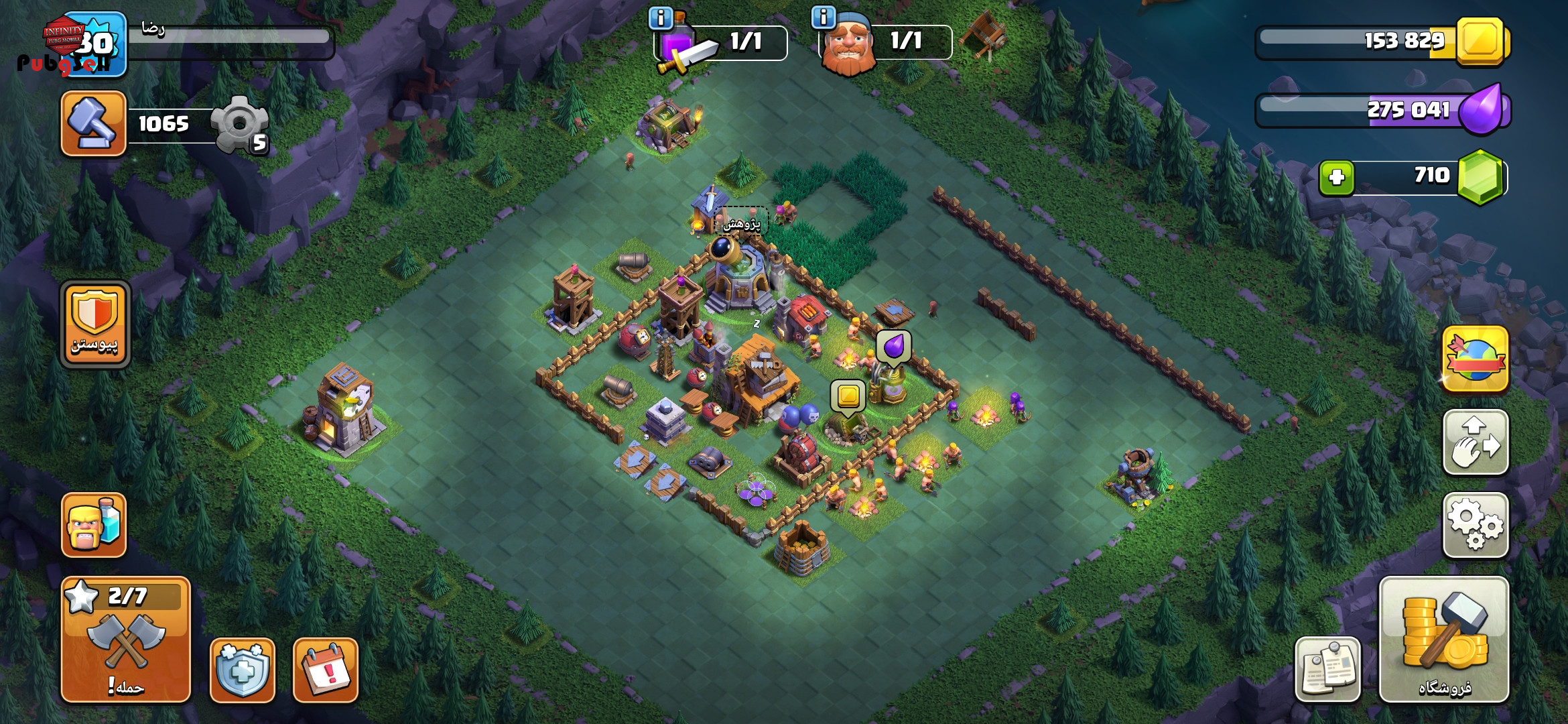Collect gold from the yellow coin bubble
Screen dimensions: 1568x724
pyautogui.click(x=848, y=396)
